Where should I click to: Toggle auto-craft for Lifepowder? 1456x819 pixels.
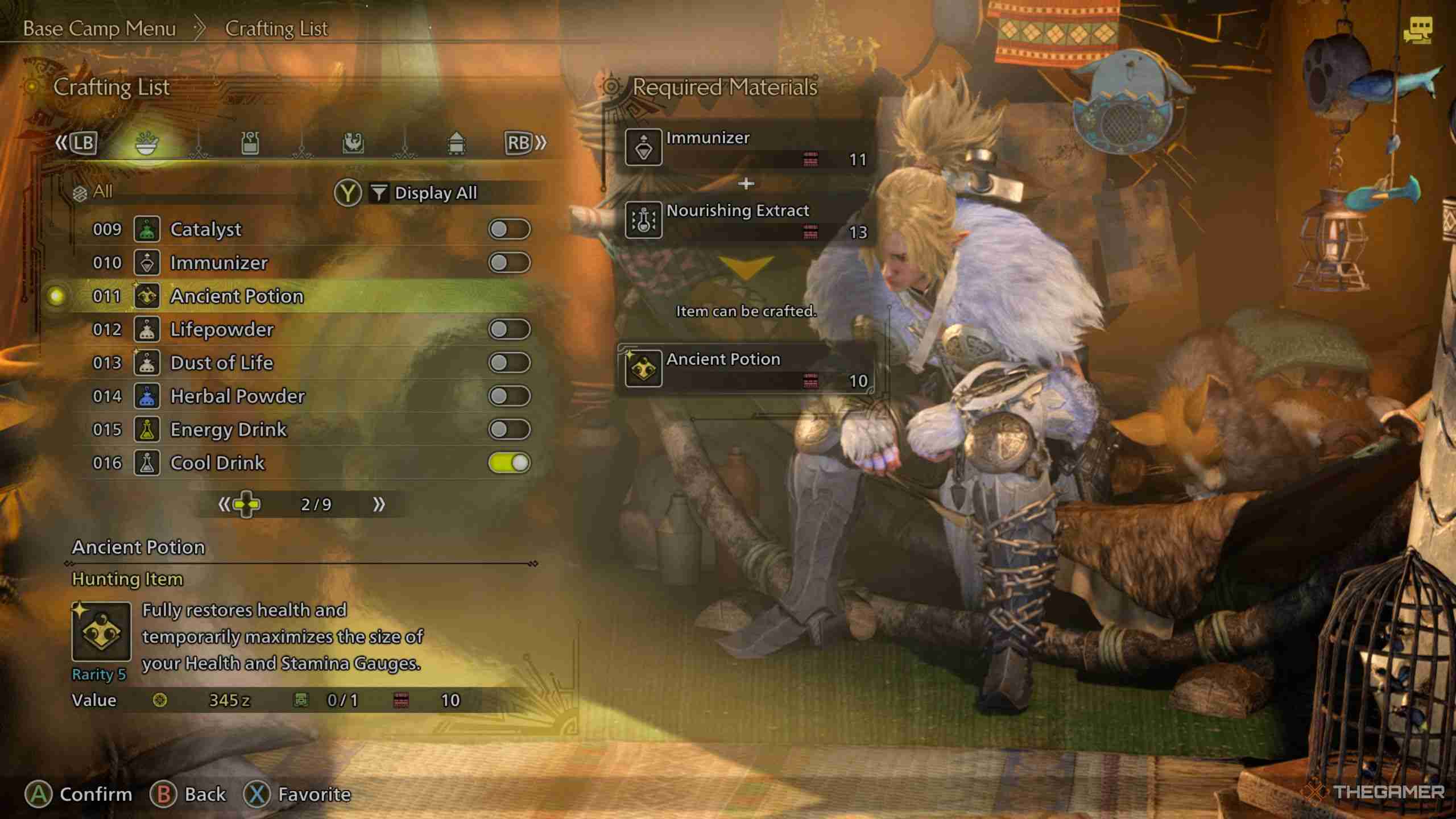tap(509, 329)
